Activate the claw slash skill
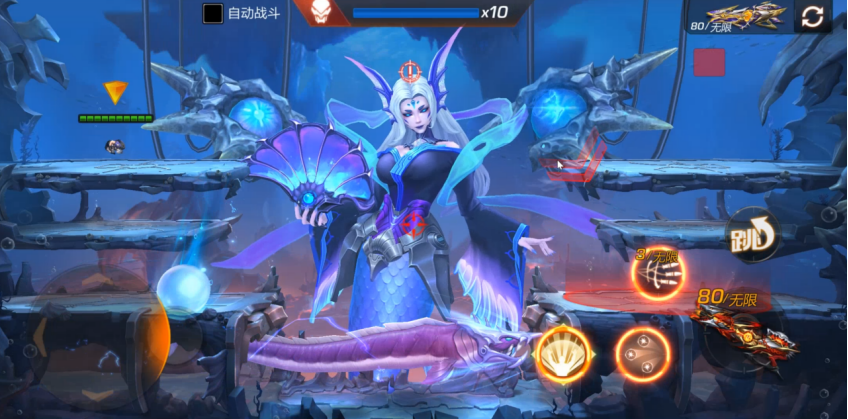Viewport: 848px width, 419px height. (659, 270)
